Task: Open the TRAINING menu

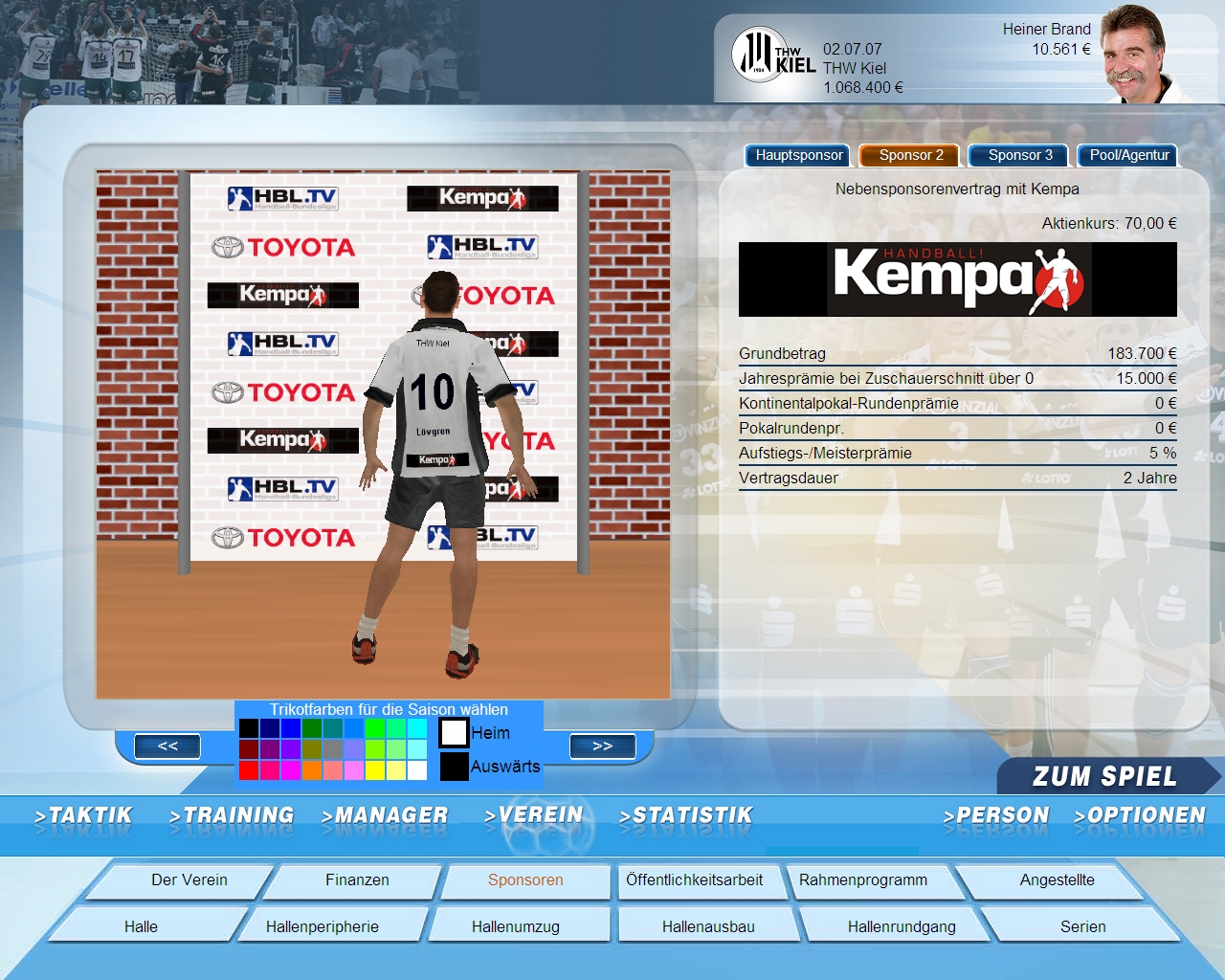Action: pyautogui.click(x=232, y=815)
